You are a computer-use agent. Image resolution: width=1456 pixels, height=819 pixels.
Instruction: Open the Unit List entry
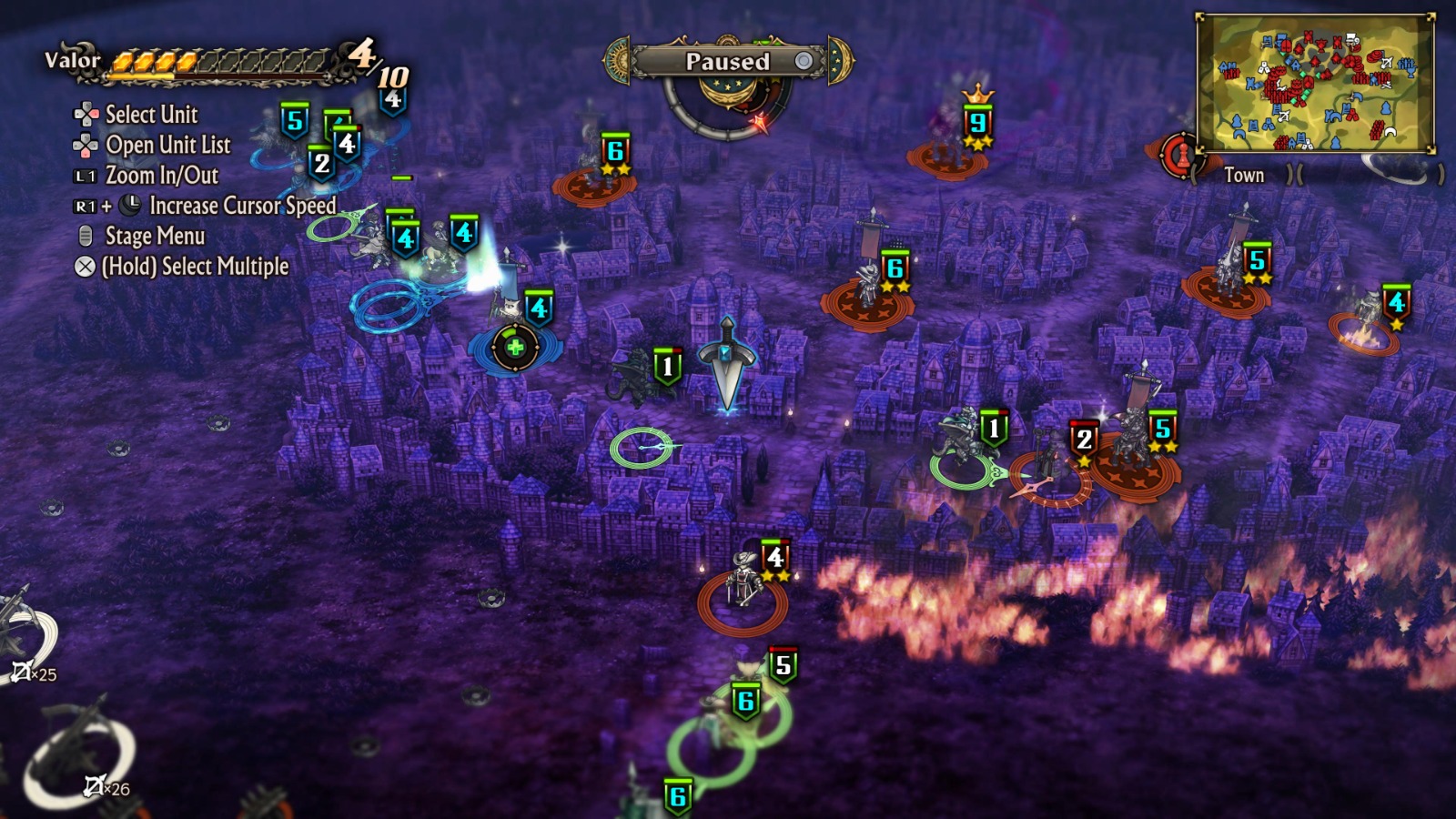[168, 146]
